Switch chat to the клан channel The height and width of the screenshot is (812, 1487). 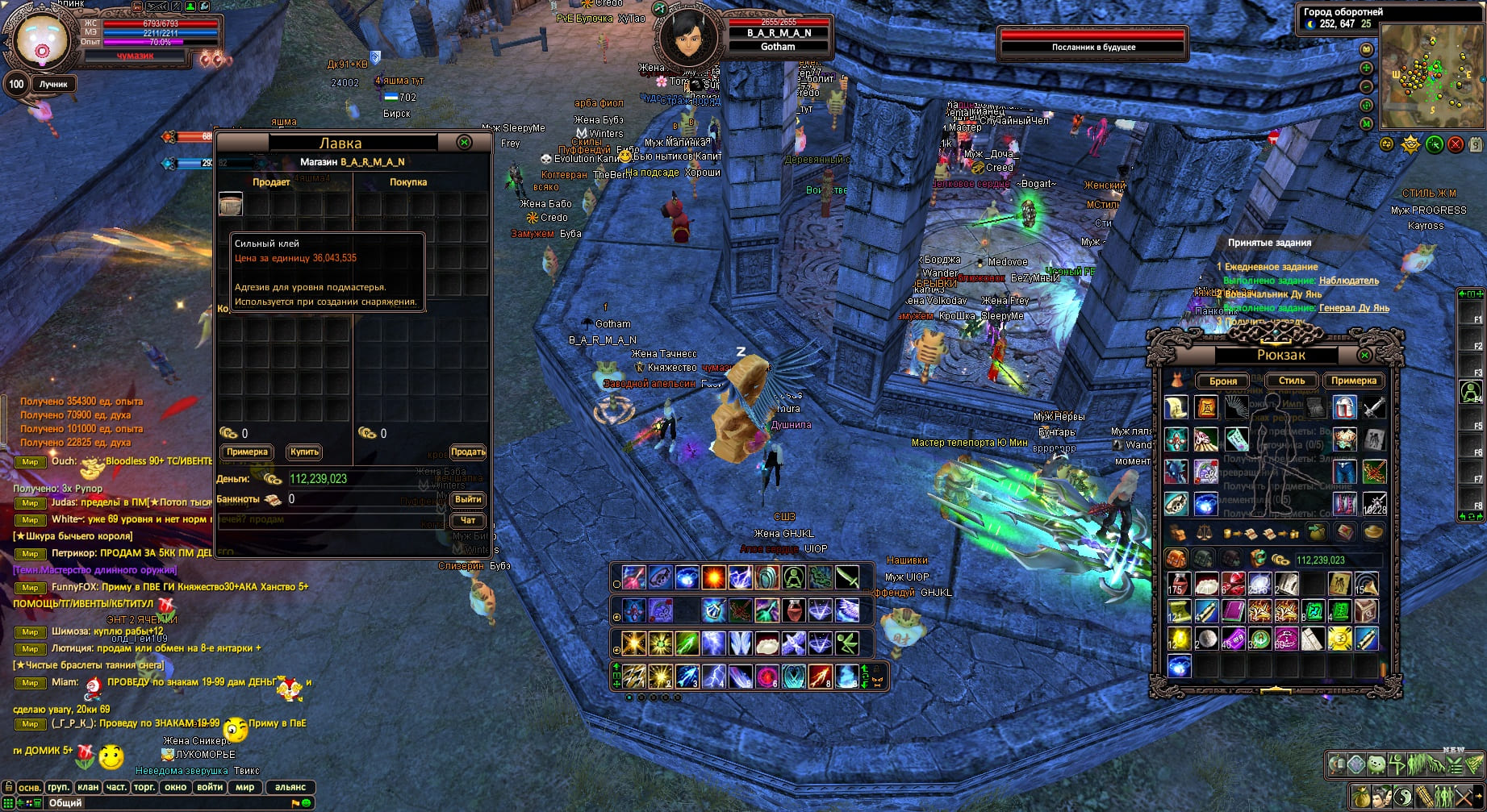[88, 787]
